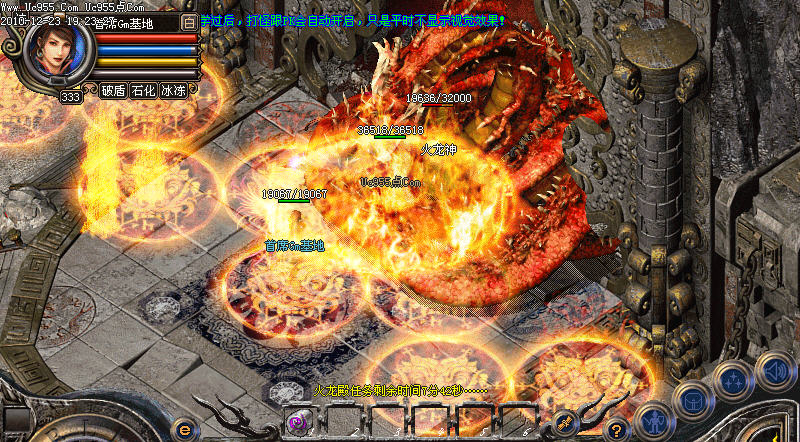The height and width of the screenshot is (442, 800).
Task: Open the orange 'e' button on bottom bar
Action: pyautogui.click(x=183, y=428)
